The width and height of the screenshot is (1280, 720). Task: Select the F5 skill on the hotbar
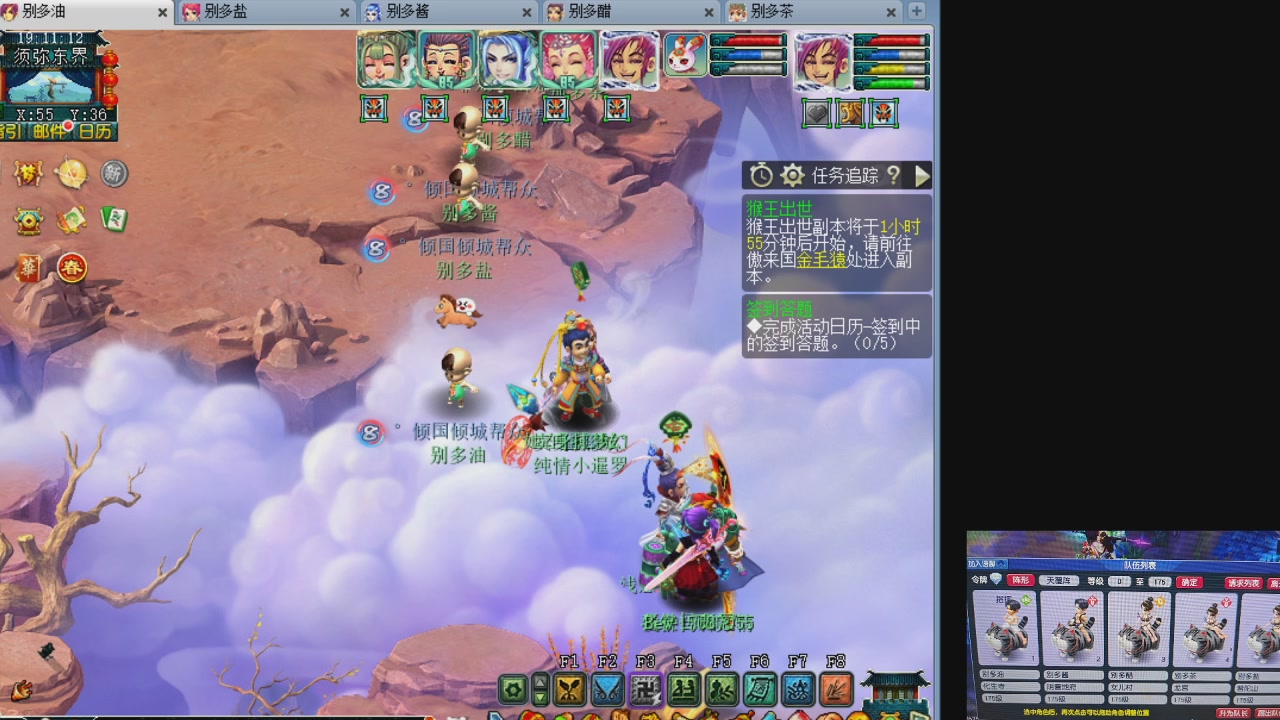720,688
